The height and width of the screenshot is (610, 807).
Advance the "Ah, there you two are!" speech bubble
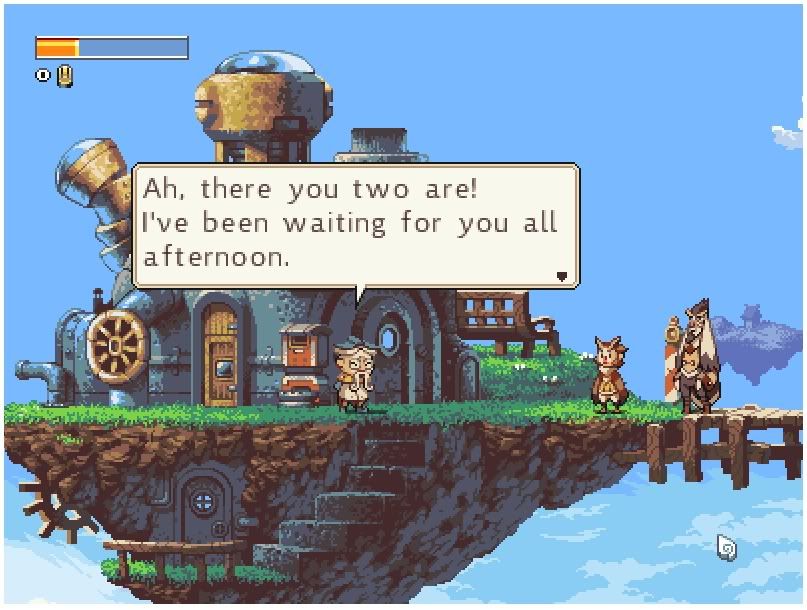point(355,225)
